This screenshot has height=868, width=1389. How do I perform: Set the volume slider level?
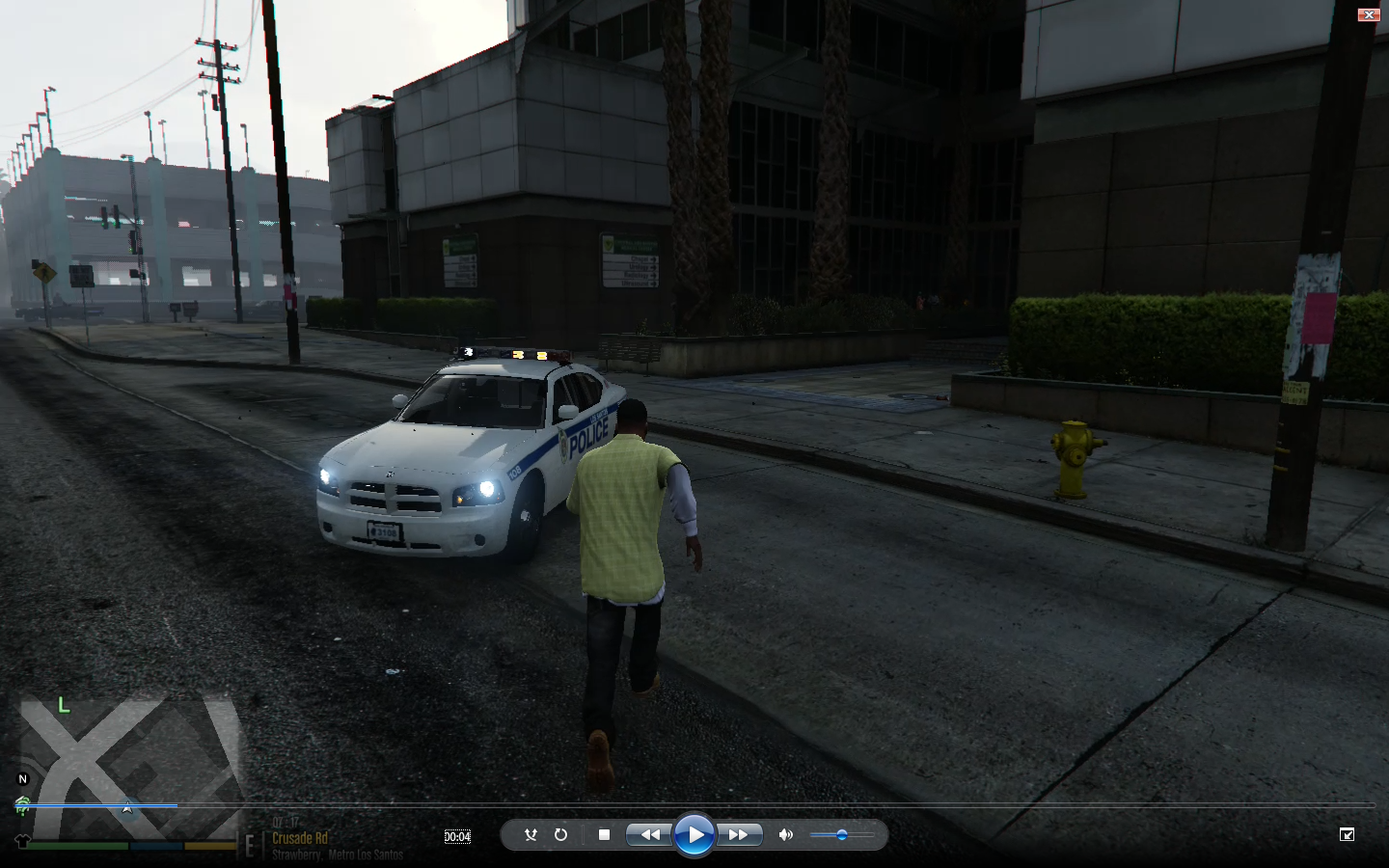(x=842, y=835)
